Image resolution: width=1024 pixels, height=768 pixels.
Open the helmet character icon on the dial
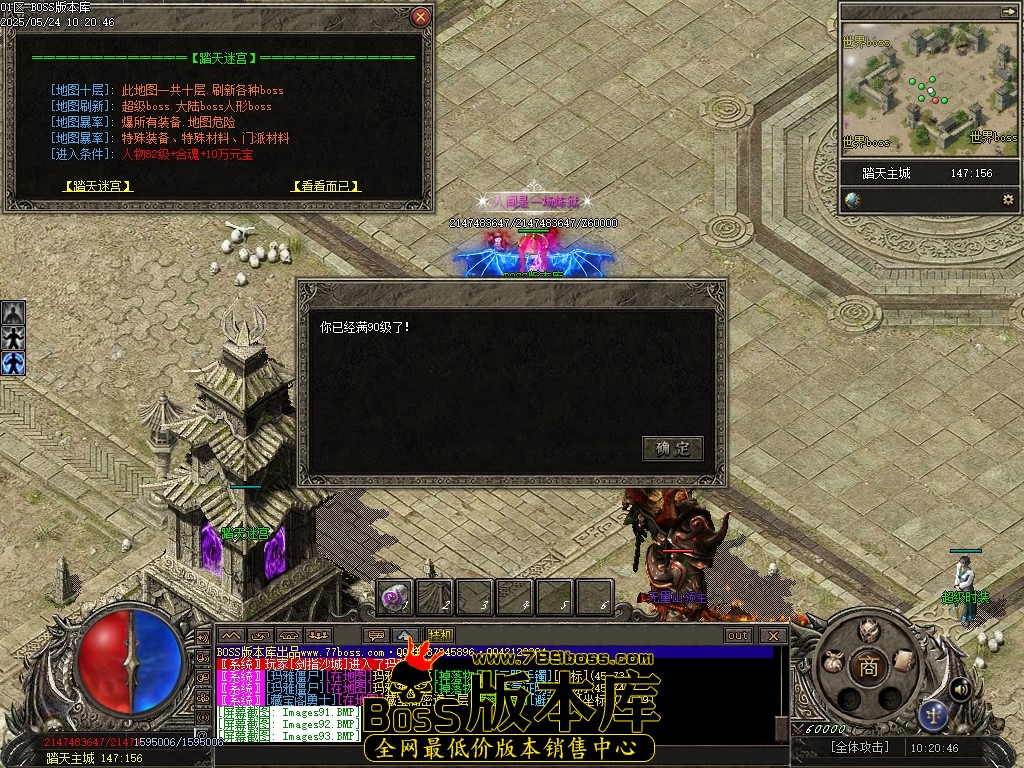868,630
